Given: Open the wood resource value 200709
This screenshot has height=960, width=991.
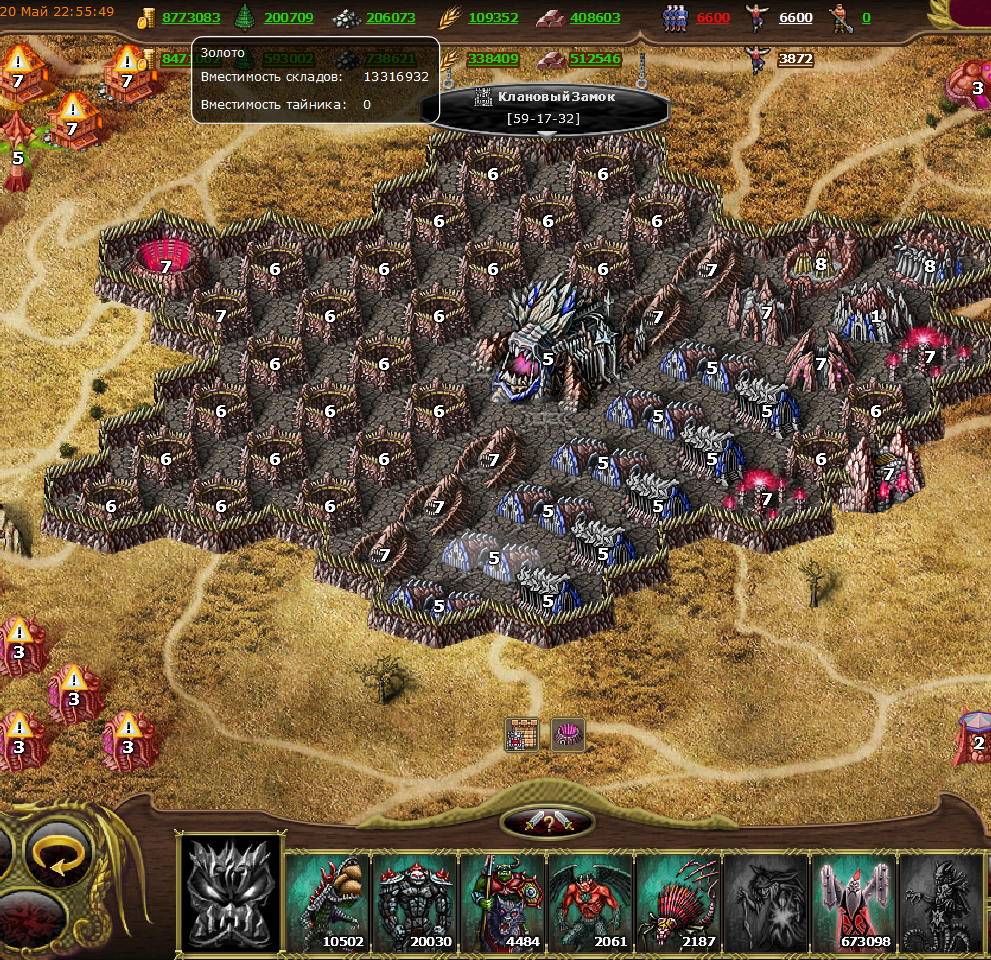Looking at the screenshot, I should [289, 18].
